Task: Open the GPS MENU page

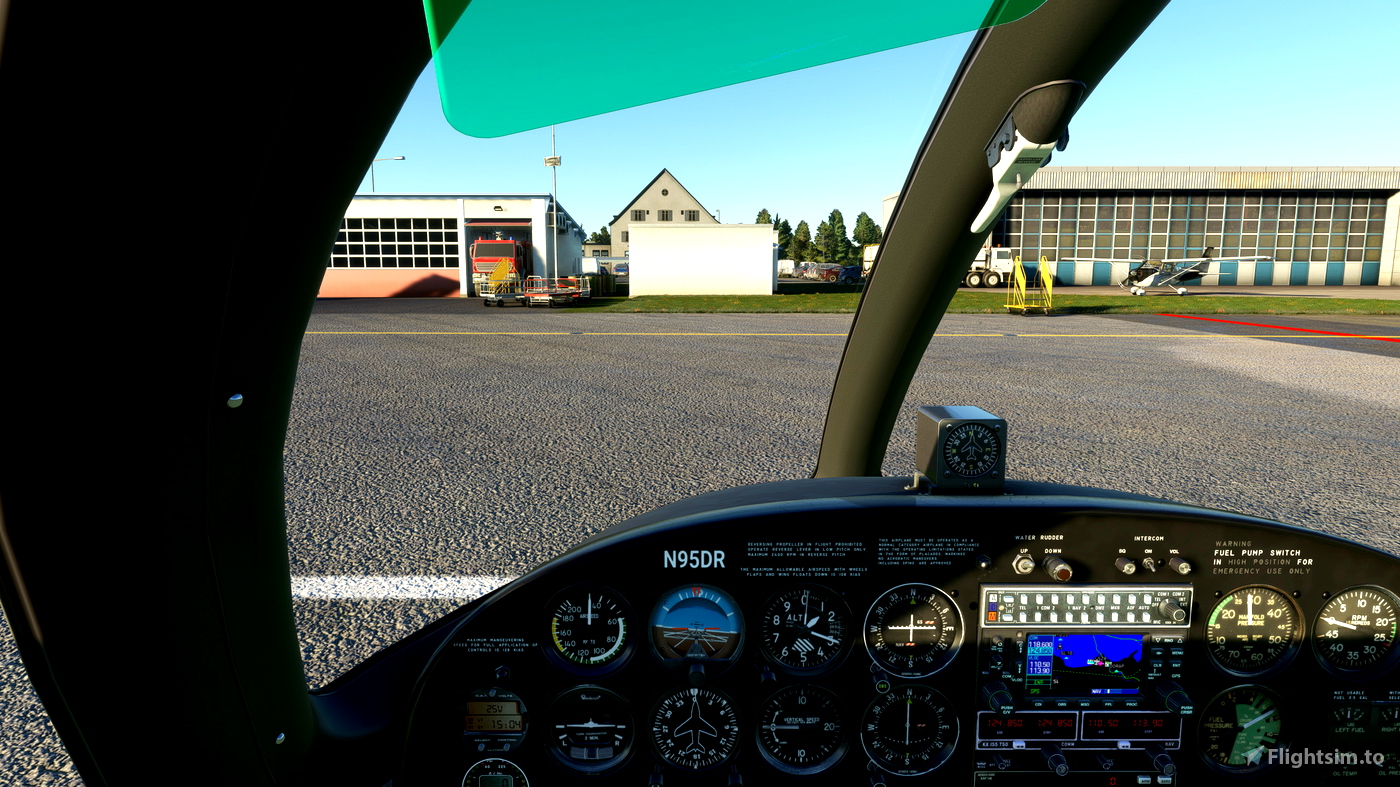Action: click(x=1175, y=654)
